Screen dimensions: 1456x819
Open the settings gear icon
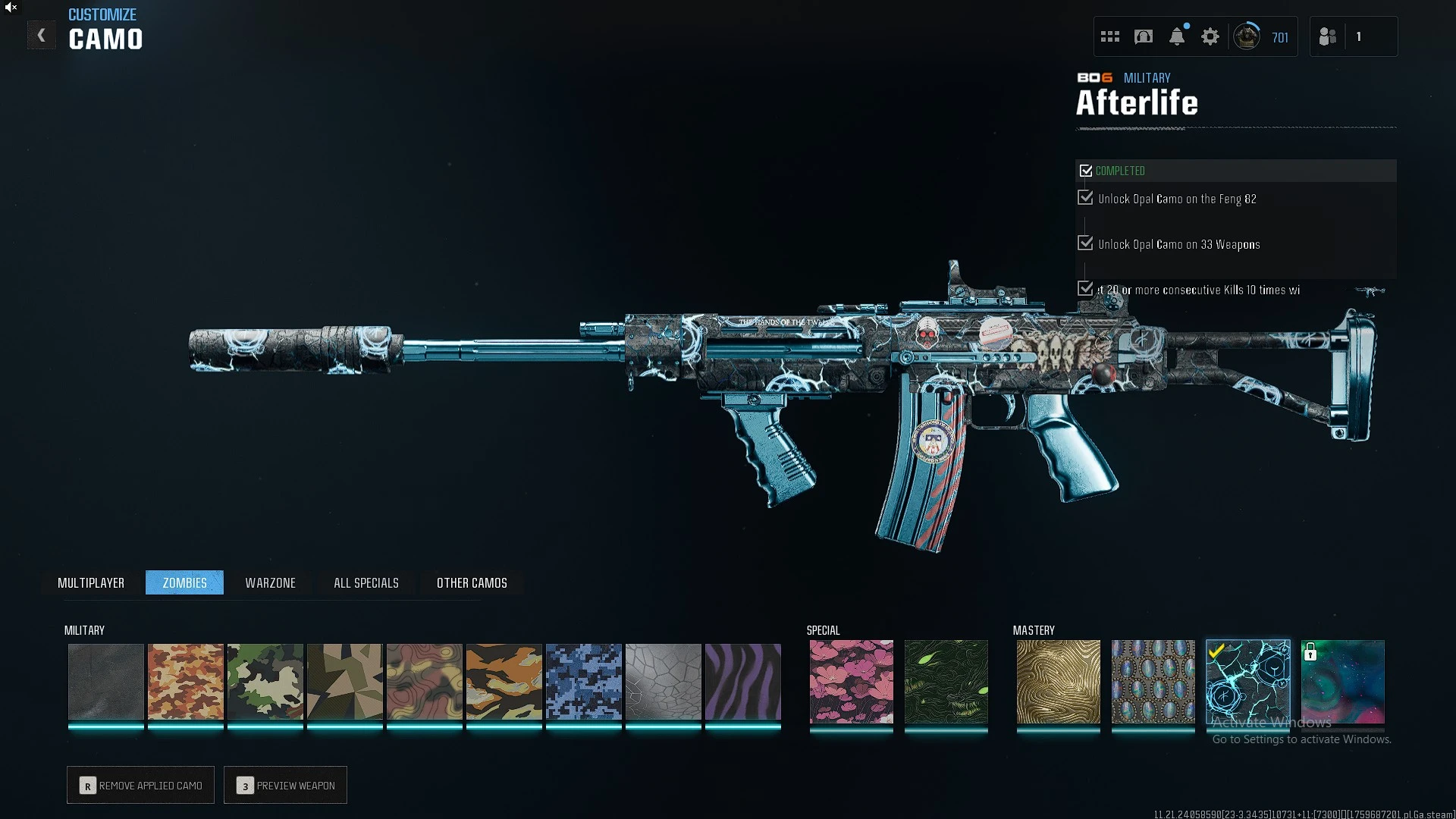1210,36
